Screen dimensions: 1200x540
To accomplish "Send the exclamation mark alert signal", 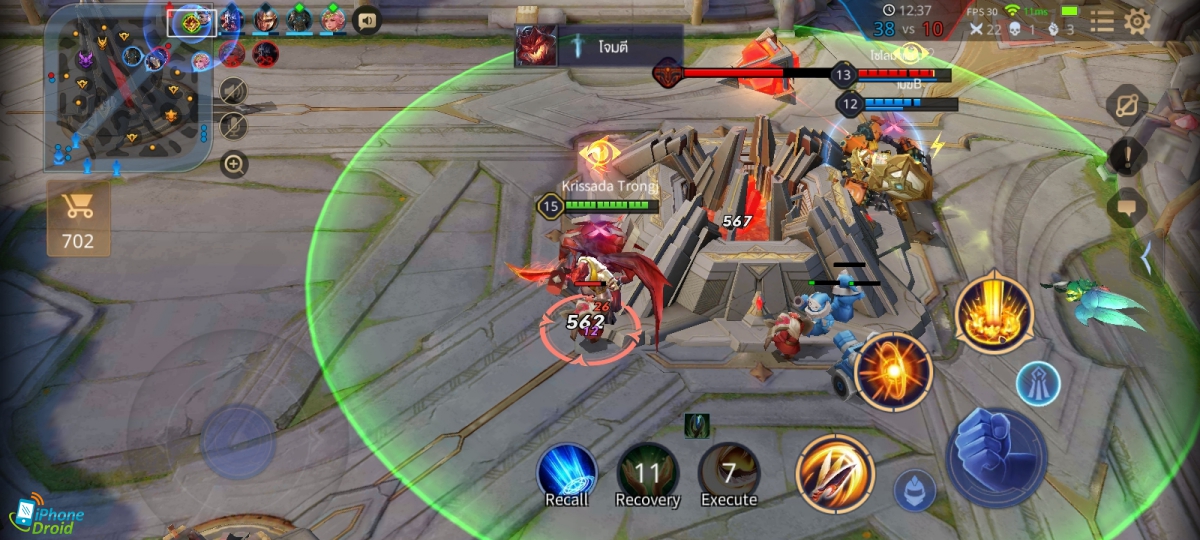I will pos(1127,156).
